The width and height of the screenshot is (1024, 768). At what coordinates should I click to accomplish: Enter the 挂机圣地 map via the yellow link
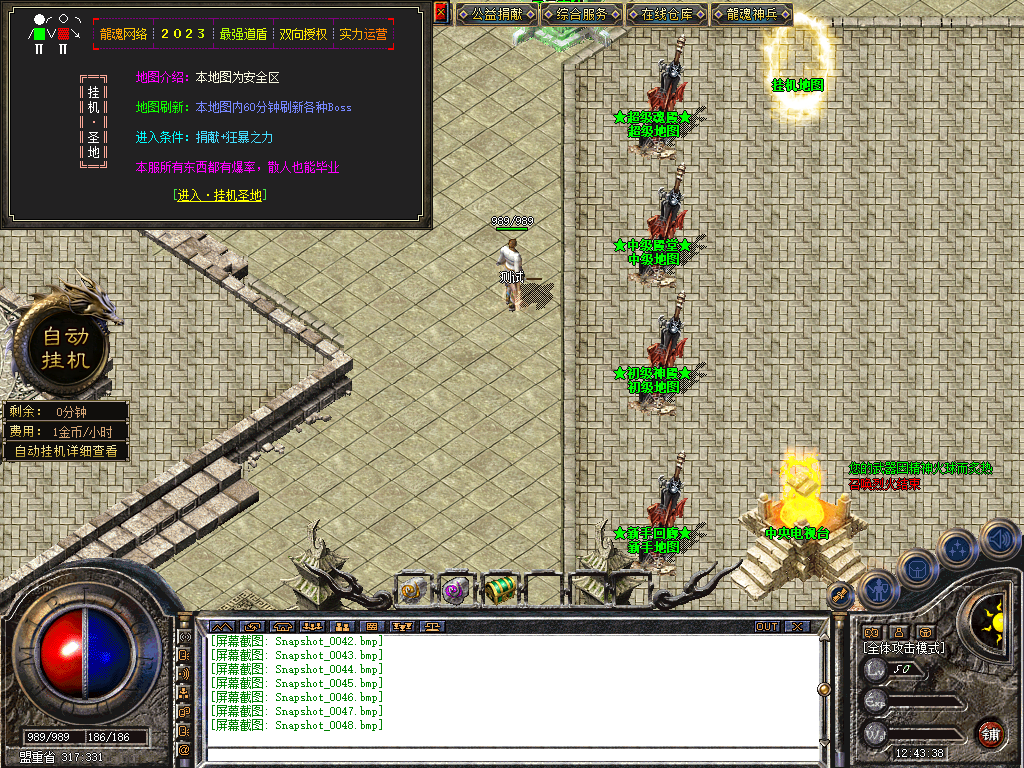219,196
